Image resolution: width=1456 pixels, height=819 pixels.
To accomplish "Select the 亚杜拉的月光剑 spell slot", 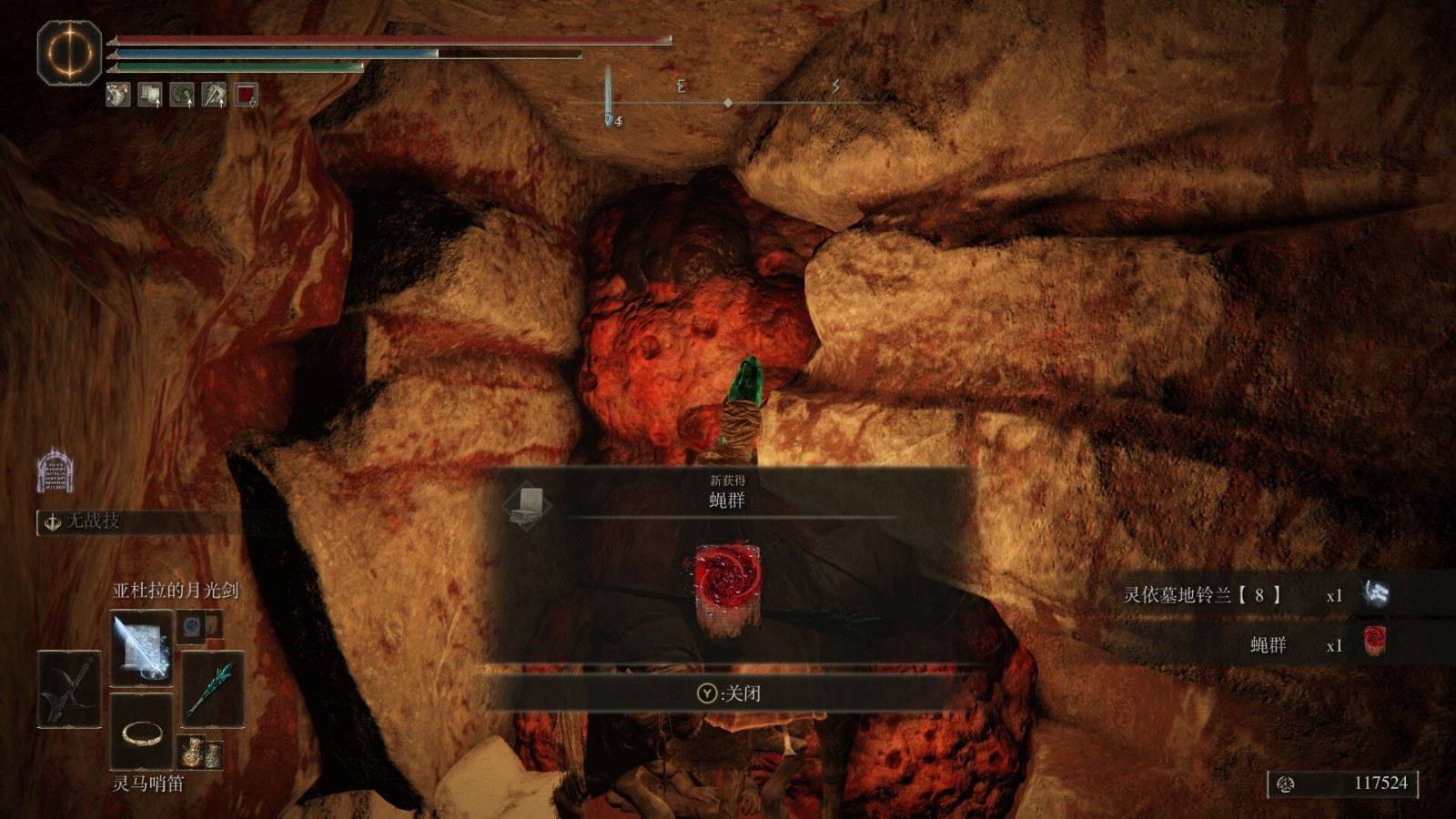I will [141, 648].
